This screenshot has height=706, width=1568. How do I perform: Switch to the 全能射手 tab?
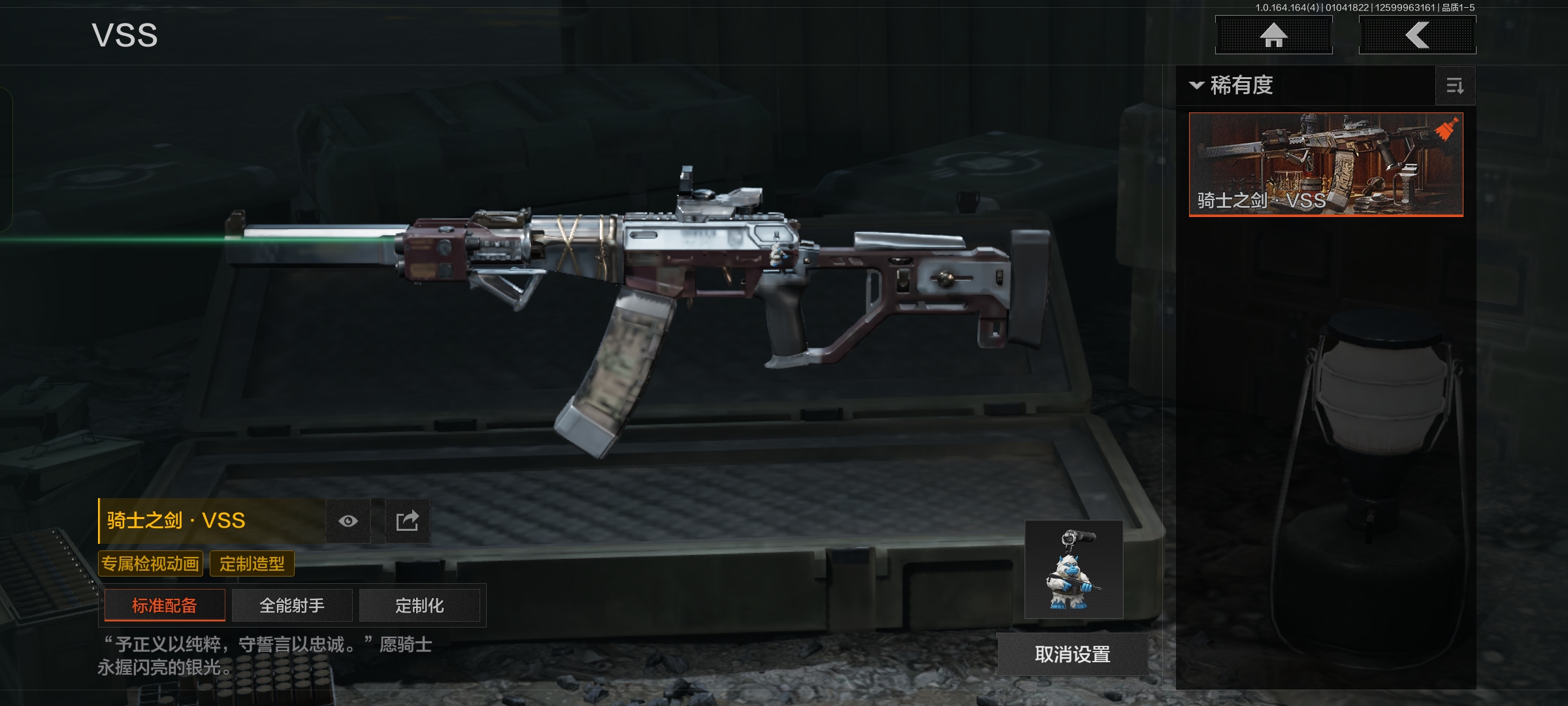292,605
